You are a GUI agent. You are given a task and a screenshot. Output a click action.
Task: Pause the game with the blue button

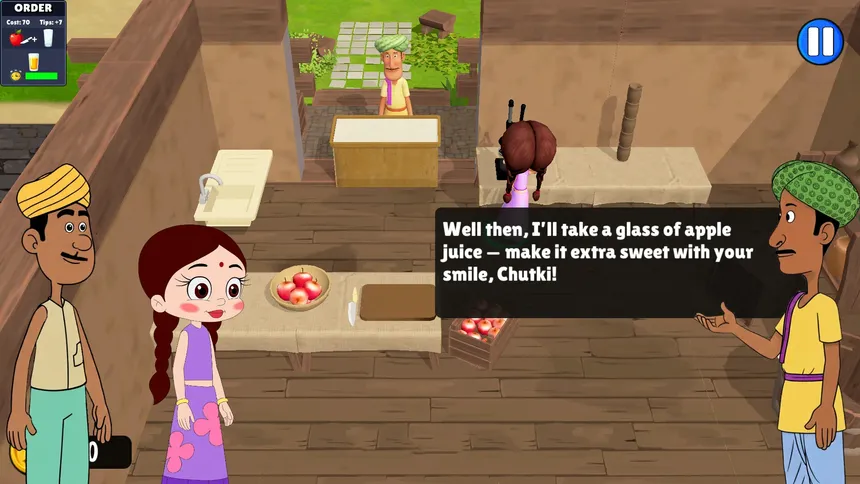820,42
